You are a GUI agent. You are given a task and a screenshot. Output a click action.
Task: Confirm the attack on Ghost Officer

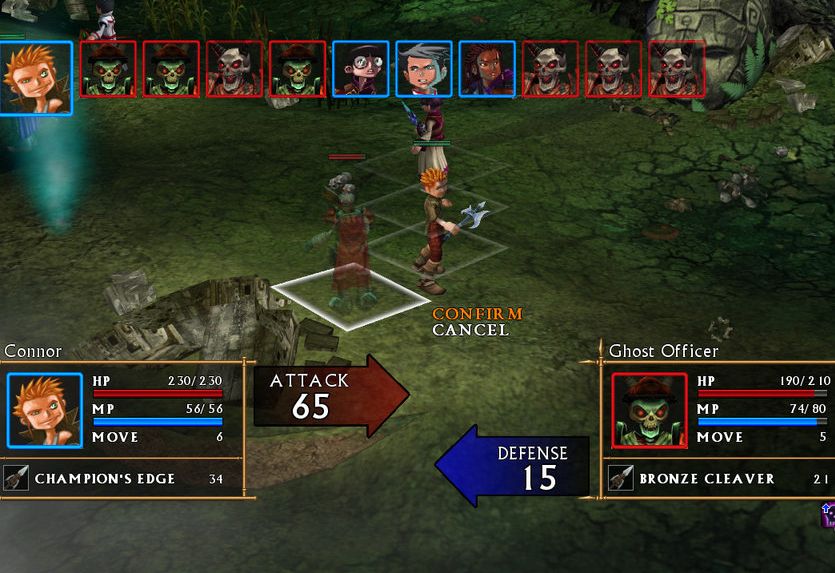click(477, 314)
